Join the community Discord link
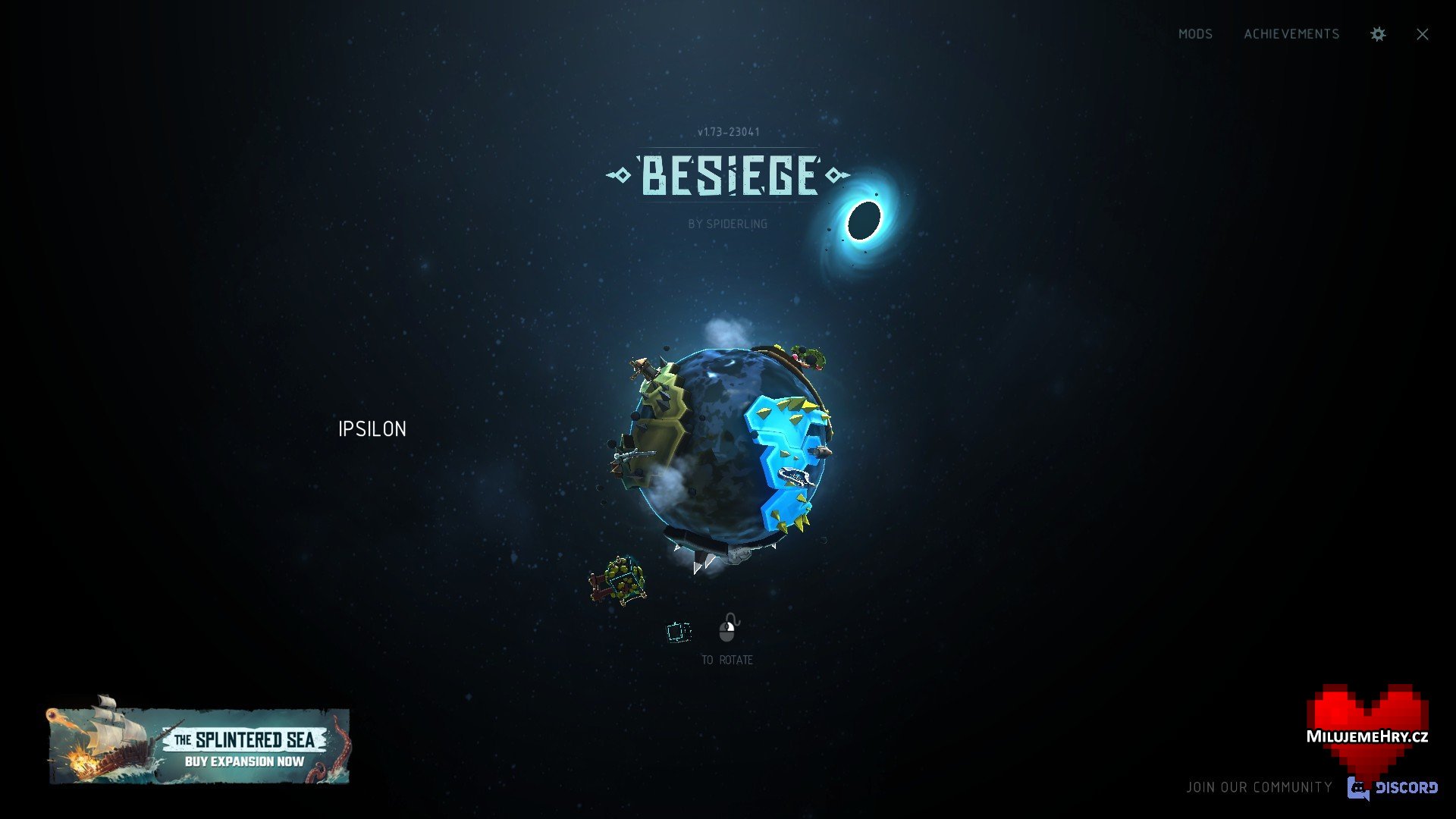Viewport: 1456px width, 819px height. 1392,787
